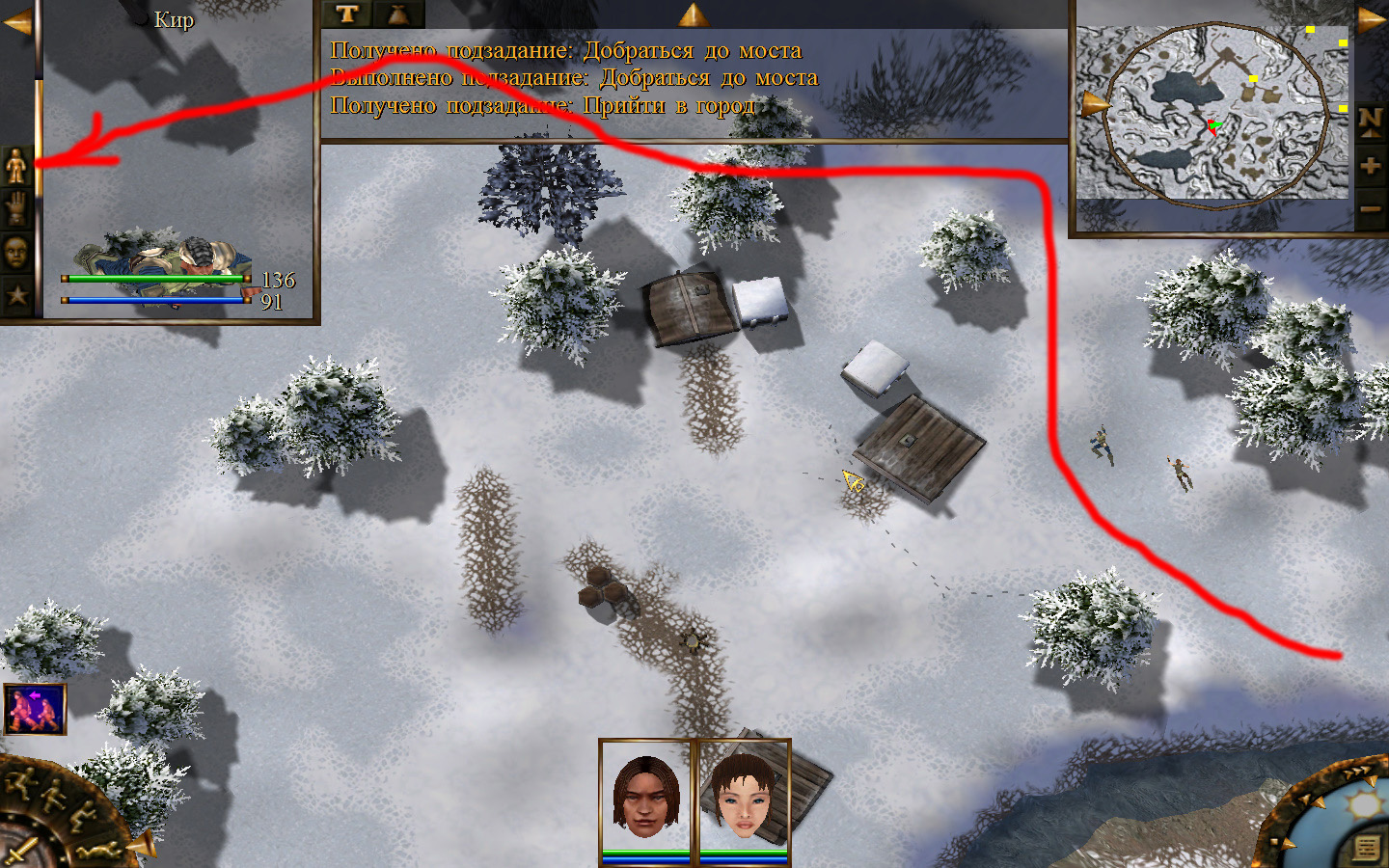The height and width of the screenshot is (868, 1389).
Task: Open the character figure tab in Kir's panel
Action: click(x=16, y=166)
